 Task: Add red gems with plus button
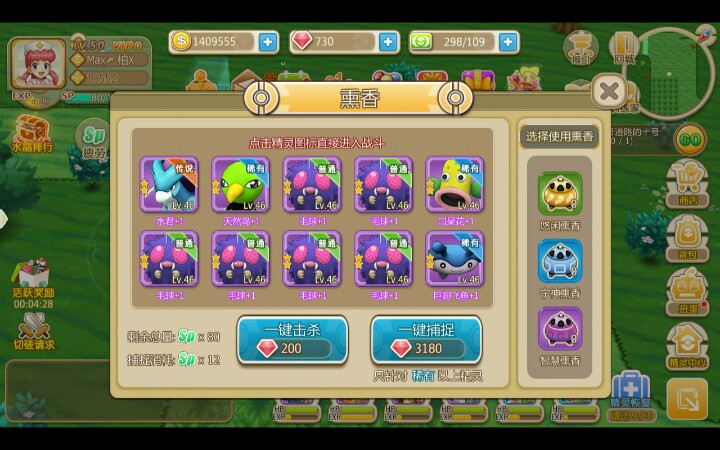point(388,42)
